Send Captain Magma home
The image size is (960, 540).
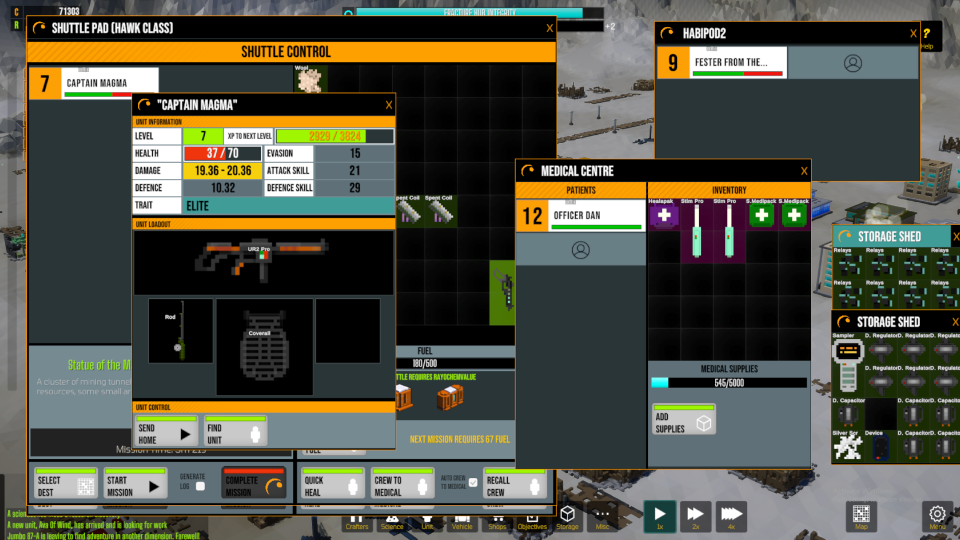point(166,432)
